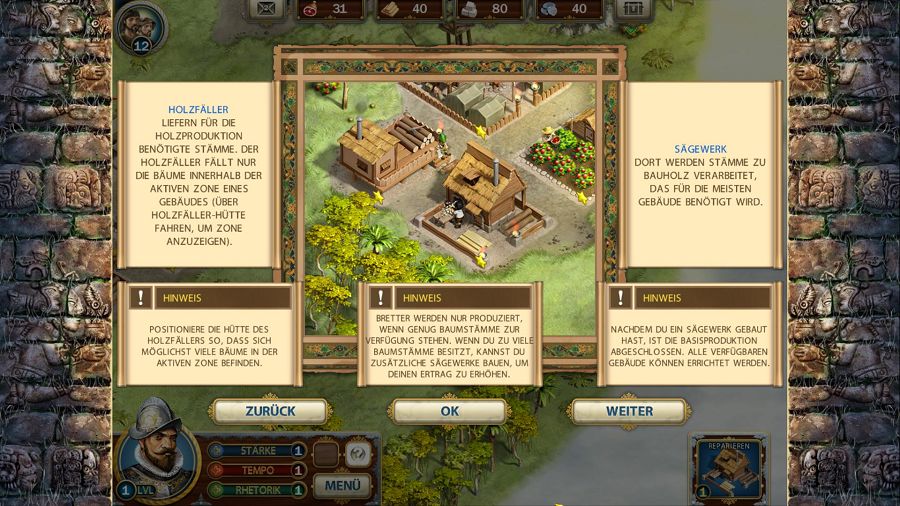Click the empty item slot beside Stärke
Screen dimensions: 900x506
pyautogui.click(x=326, y=454)
